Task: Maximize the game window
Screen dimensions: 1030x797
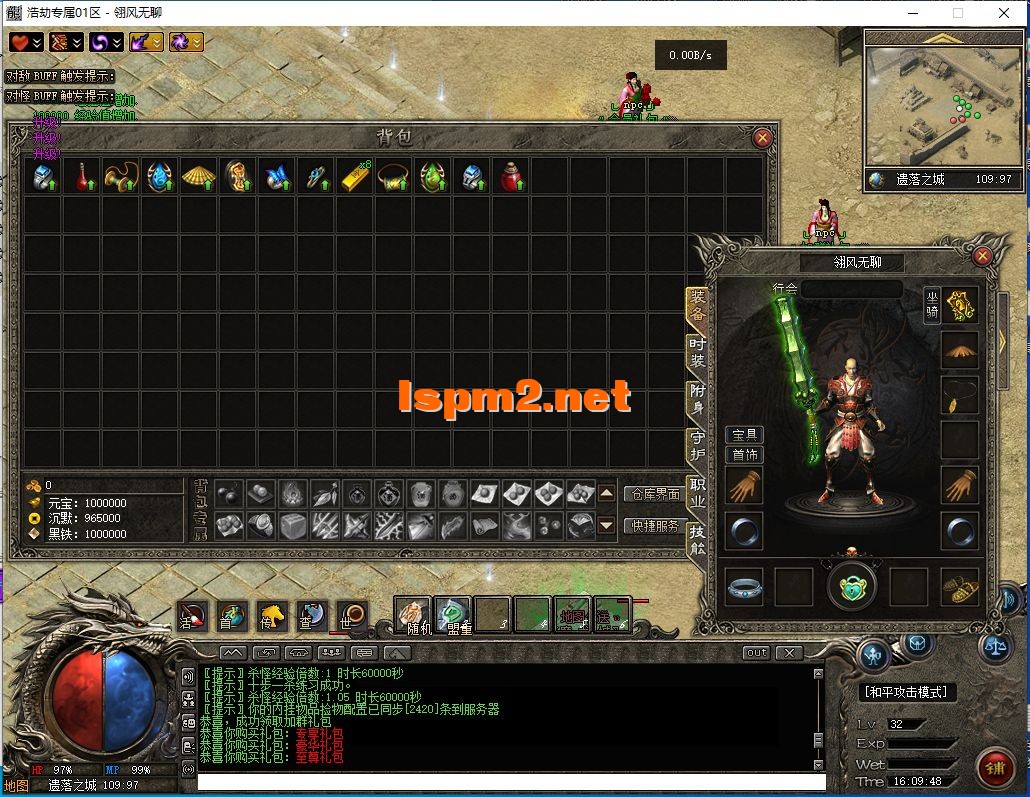Action: (957, 13)
